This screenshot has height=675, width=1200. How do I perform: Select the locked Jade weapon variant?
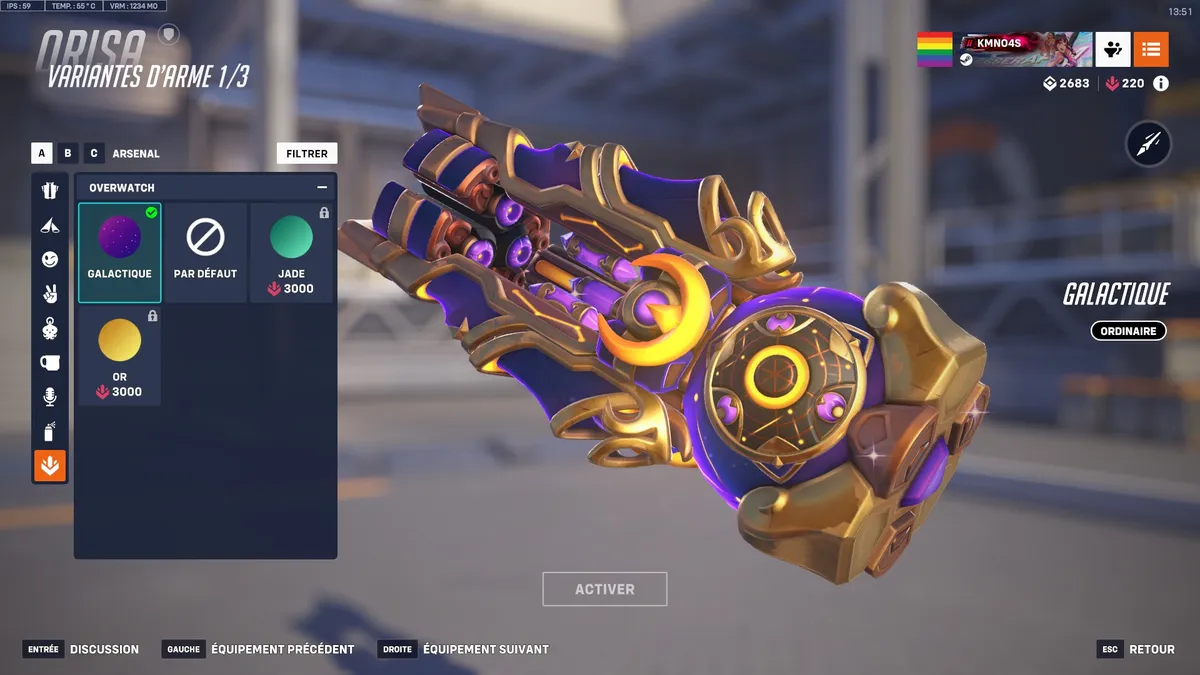click(291, 252)
